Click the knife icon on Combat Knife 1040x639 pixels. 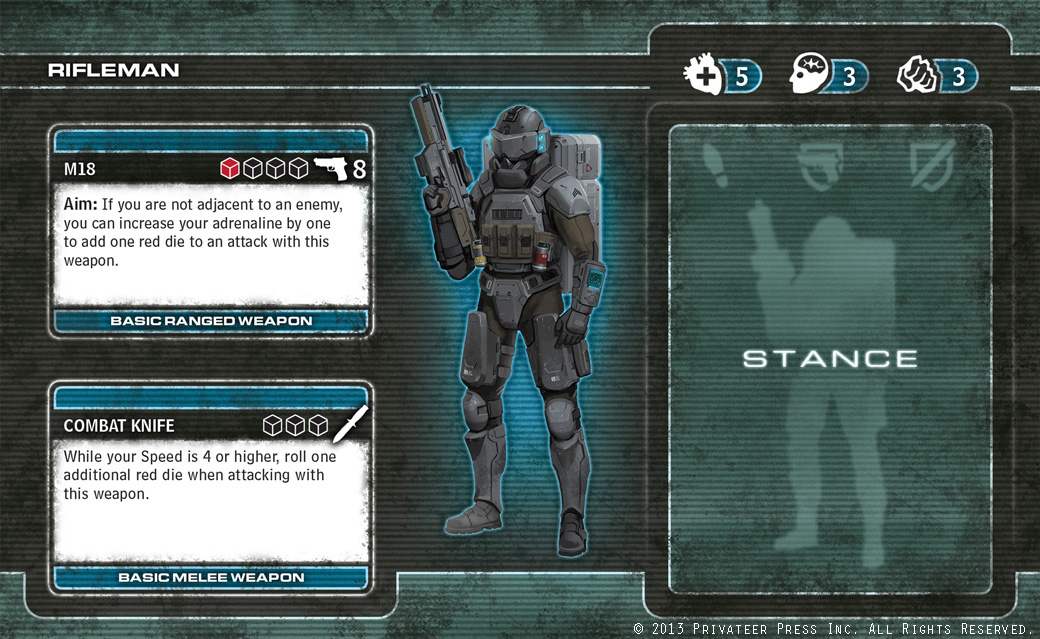350,424
